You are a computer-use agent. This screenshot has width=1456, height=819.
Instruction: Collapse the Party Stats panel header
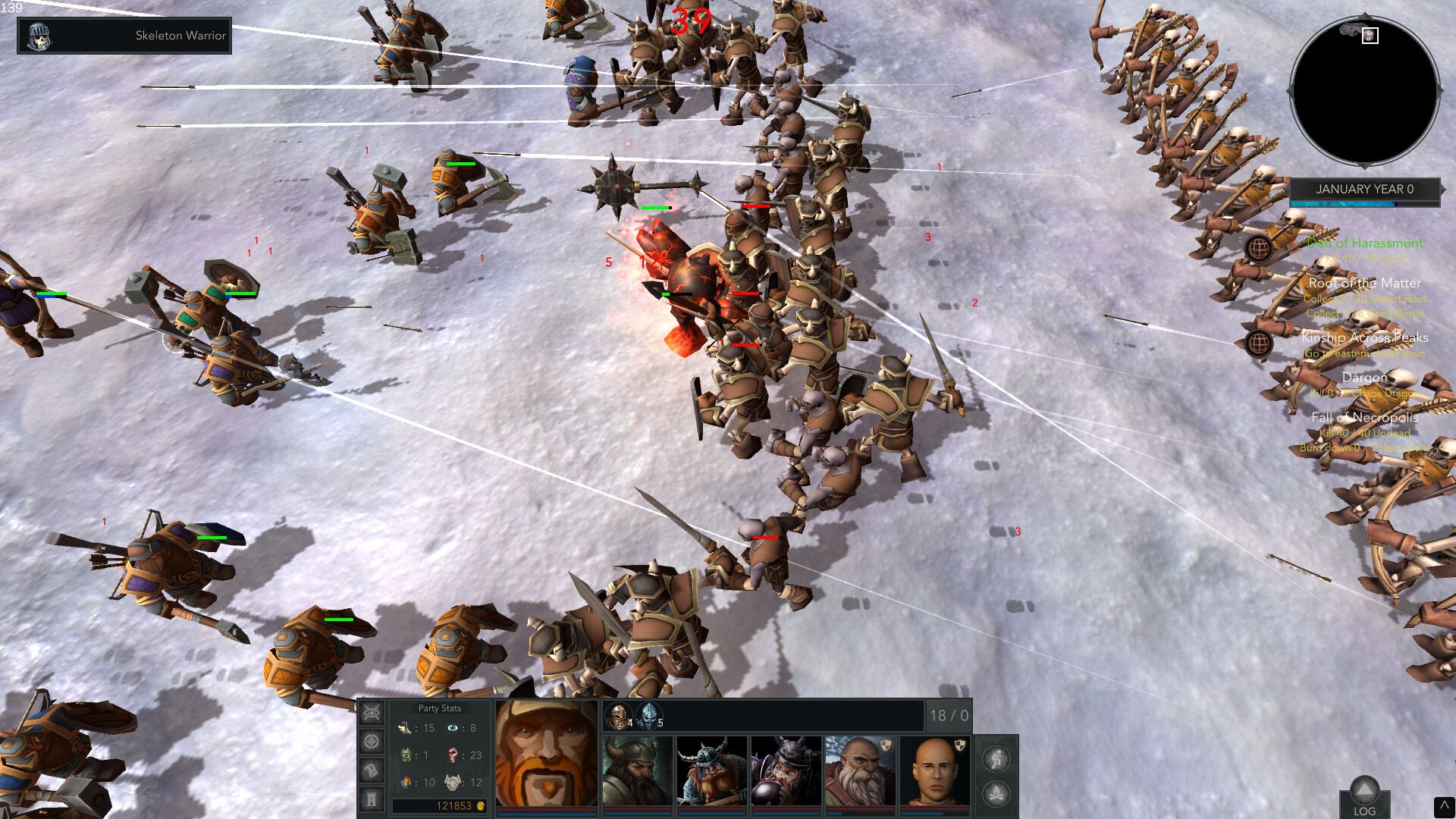[x=440, y=708]
